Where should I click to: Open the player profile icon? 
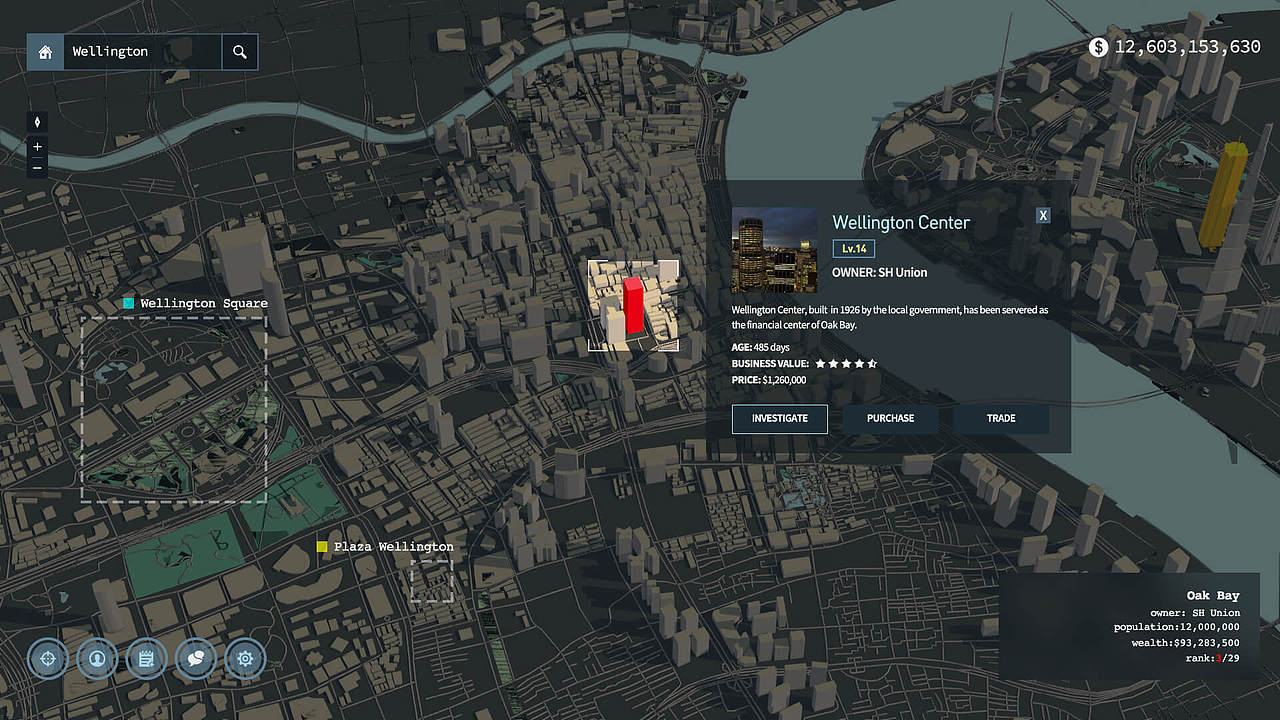tap(97, 659)
